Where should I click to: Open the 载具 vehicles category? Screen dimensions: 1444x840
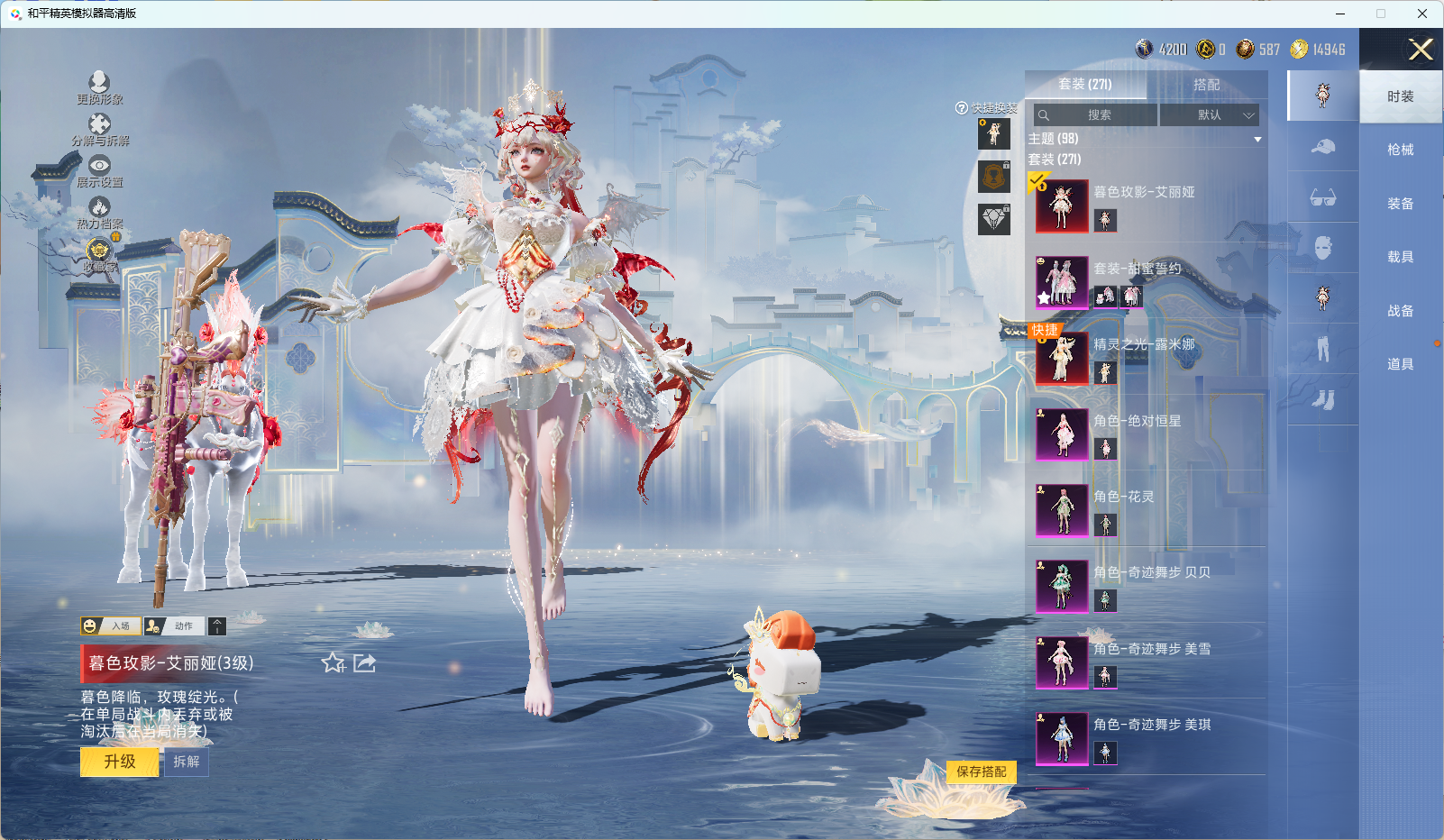(1400, 257)
